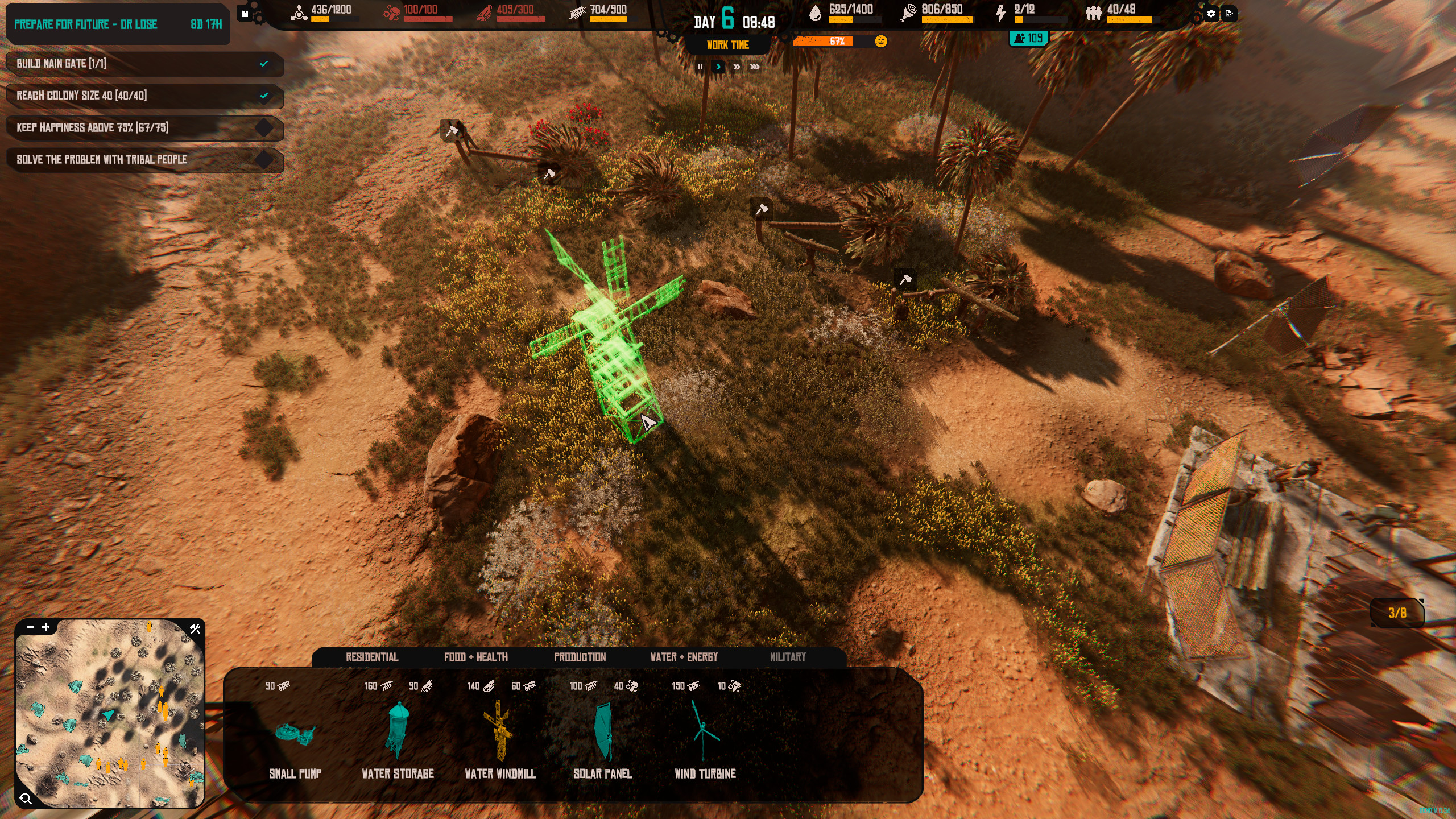Screen dimensions: 1456x819
Task: Click the checkmark on Build Main Gate quest
Action: click(x=263, y=64)
